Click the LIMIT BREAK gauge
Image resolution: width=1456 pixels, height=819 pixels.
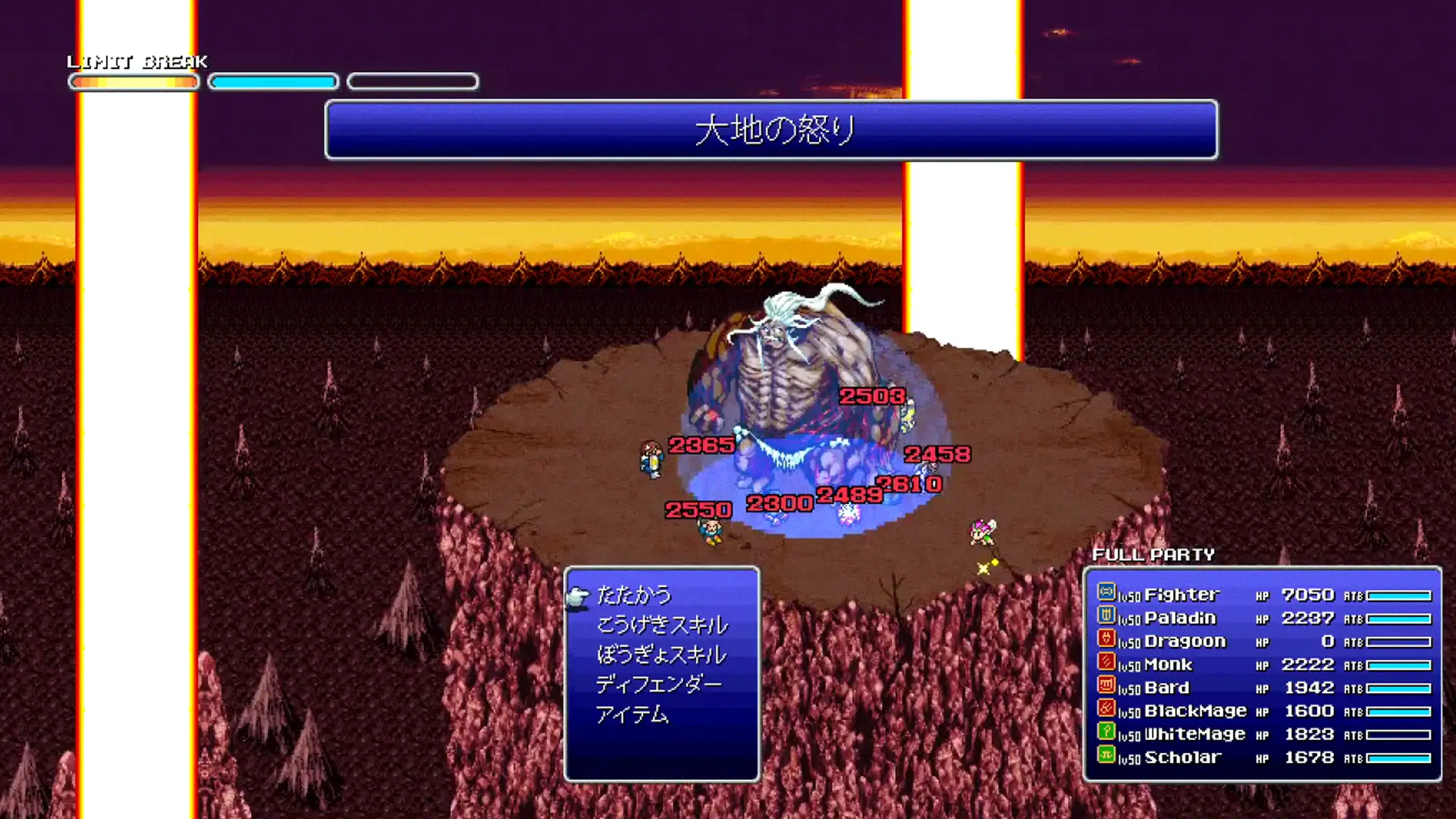133,81
